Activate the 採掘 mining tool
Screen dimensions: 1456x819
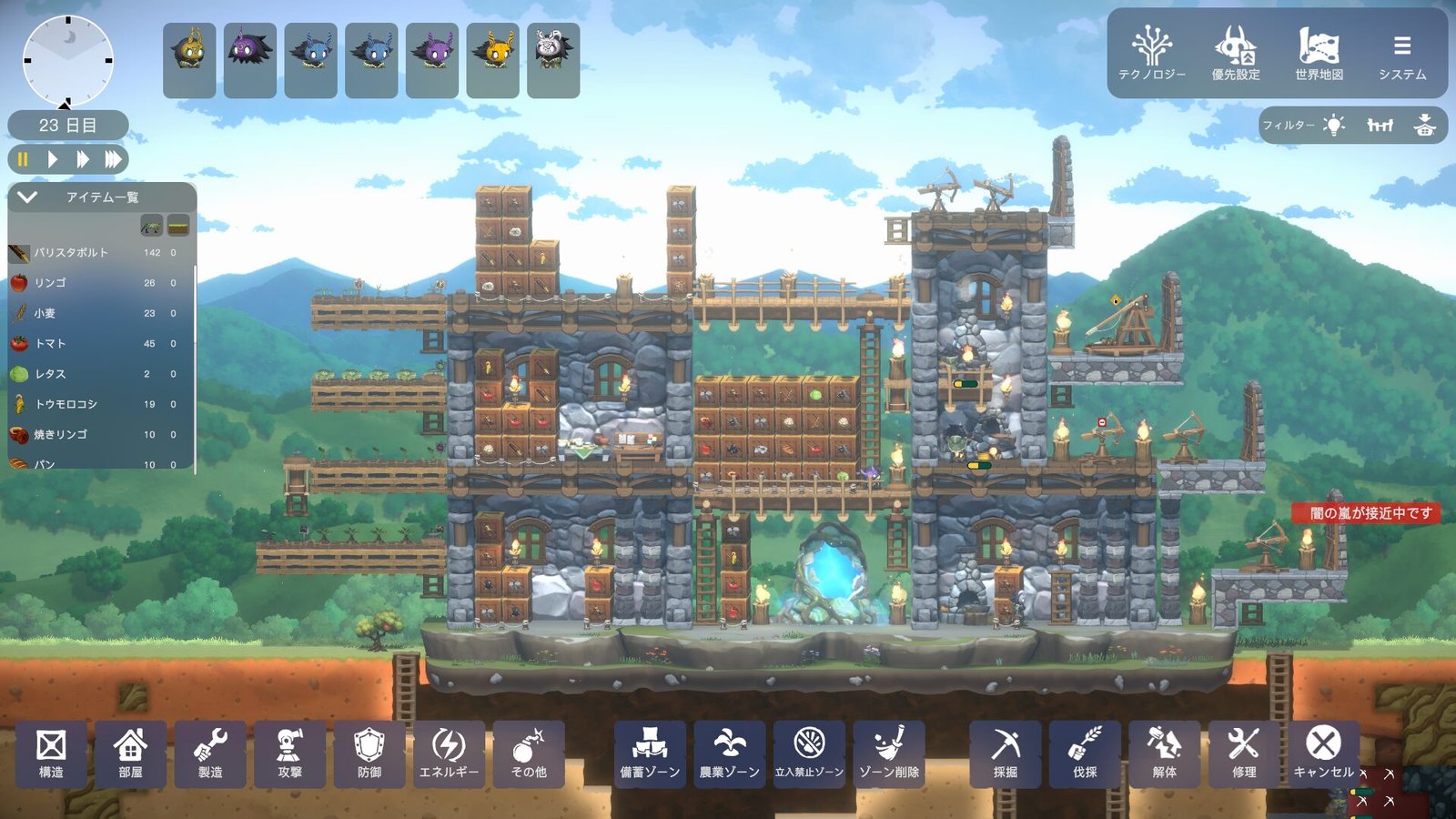tap(1005, 753)
